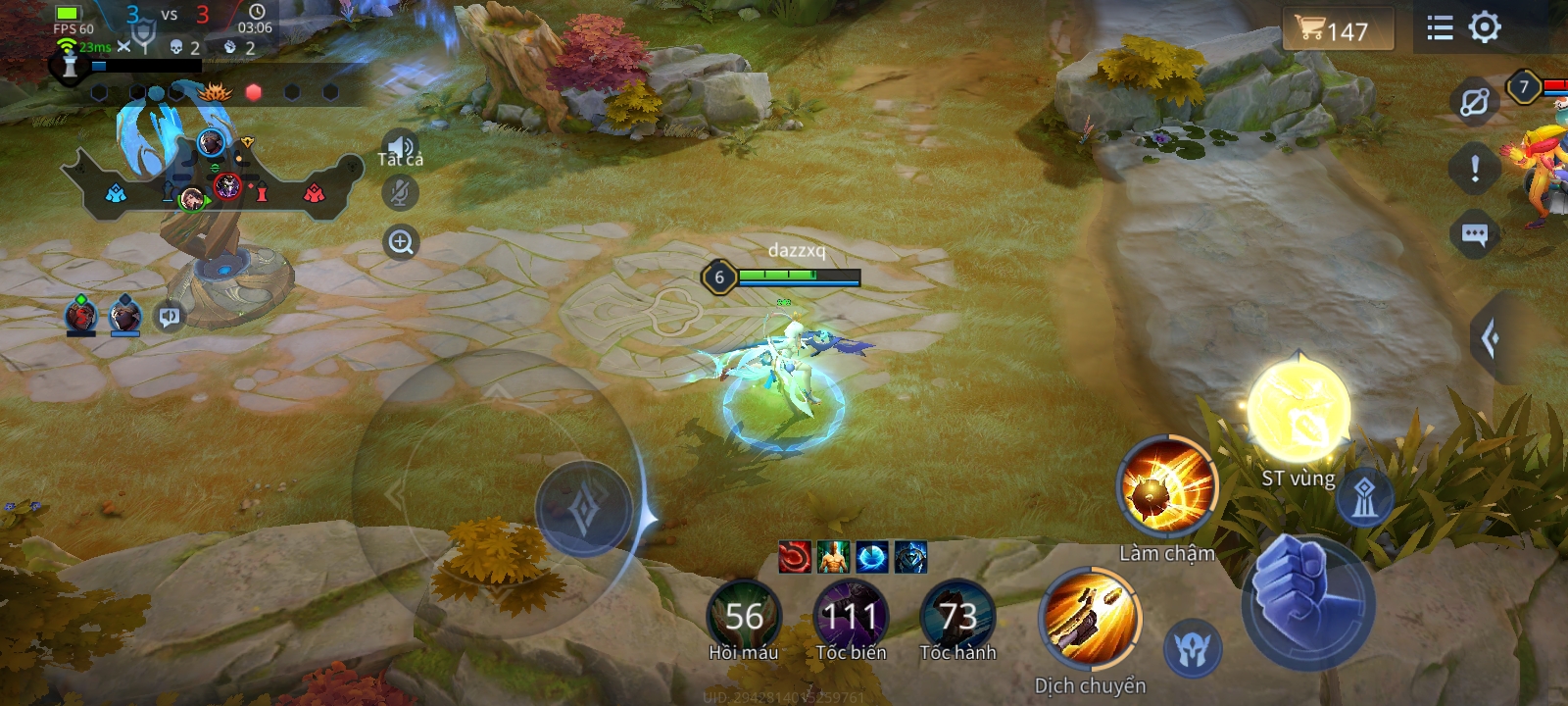Open the settings gear menu

coord(1485,27)
